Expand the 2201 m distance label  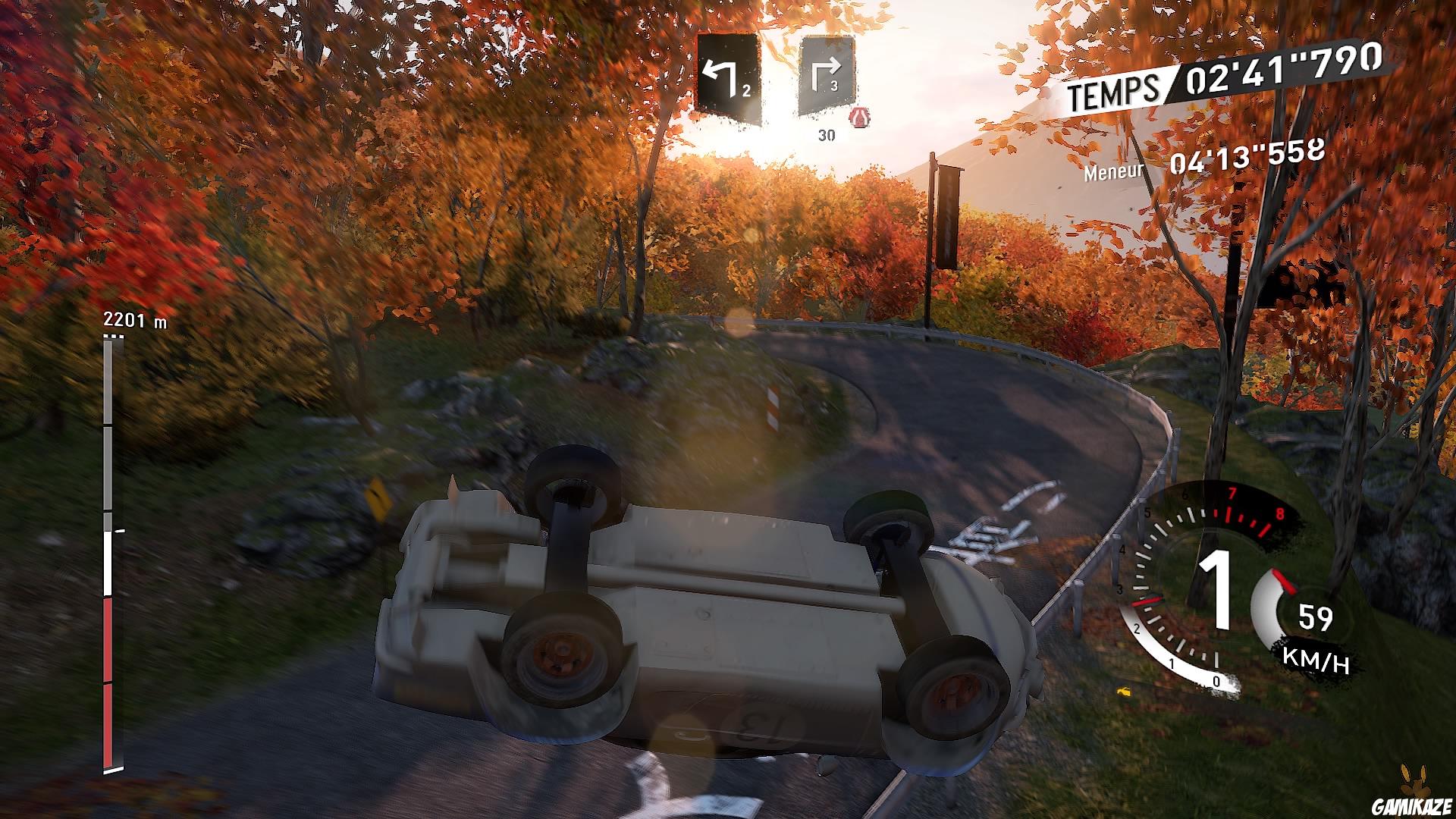(136, 318)
